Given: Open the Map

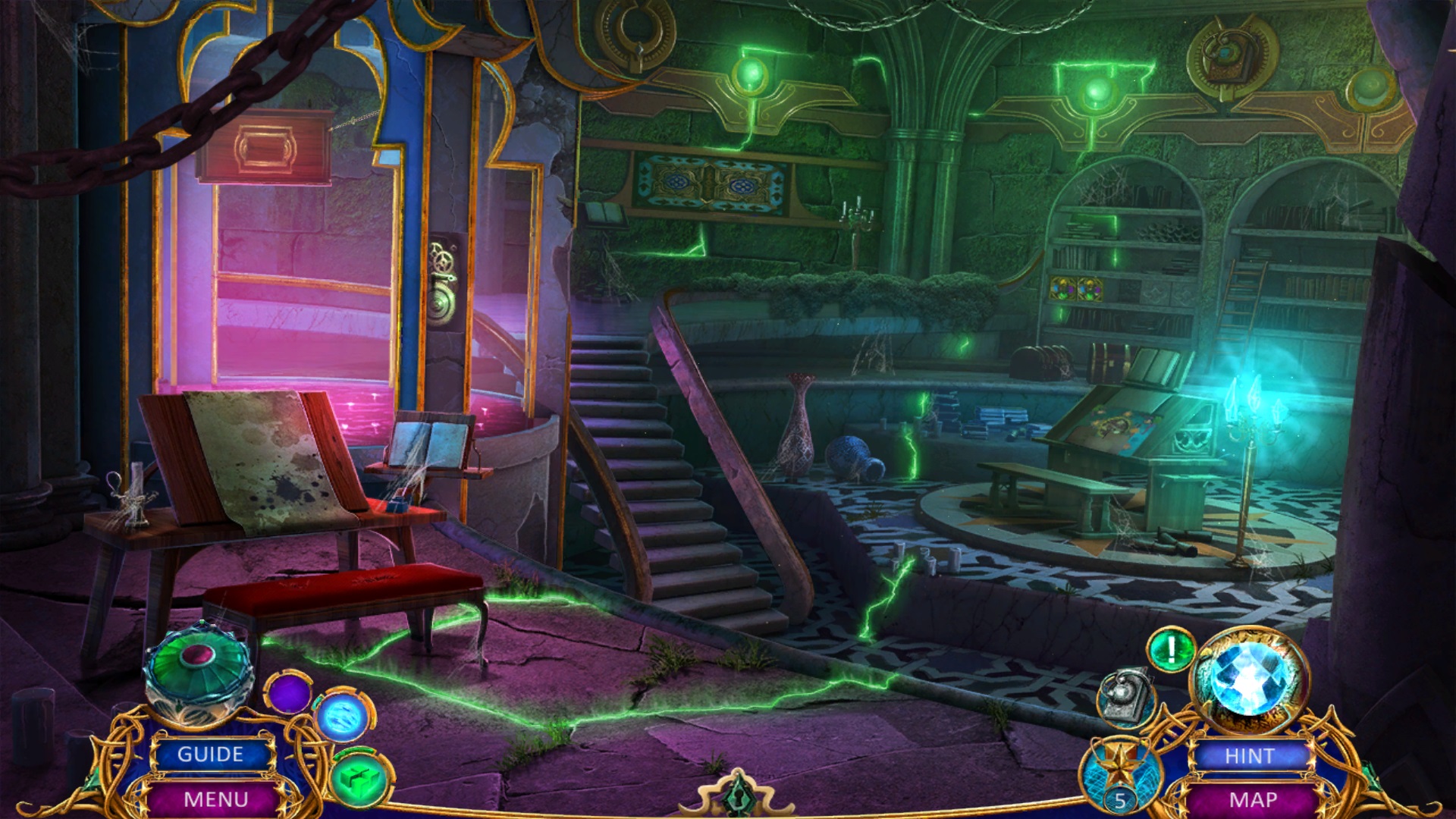Looking at the screenshot, I should [1253, 799].
